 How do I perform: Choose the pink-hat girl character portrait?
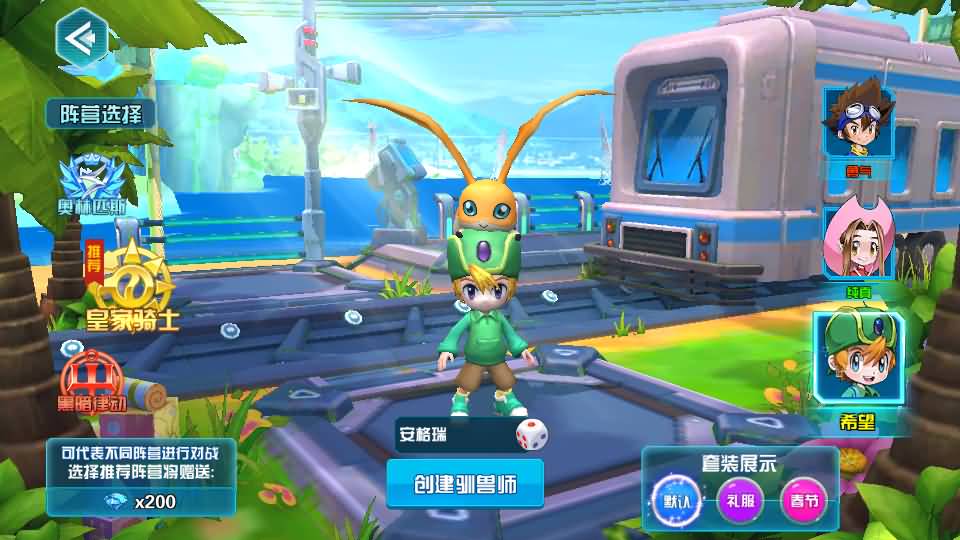click(857, 243)
